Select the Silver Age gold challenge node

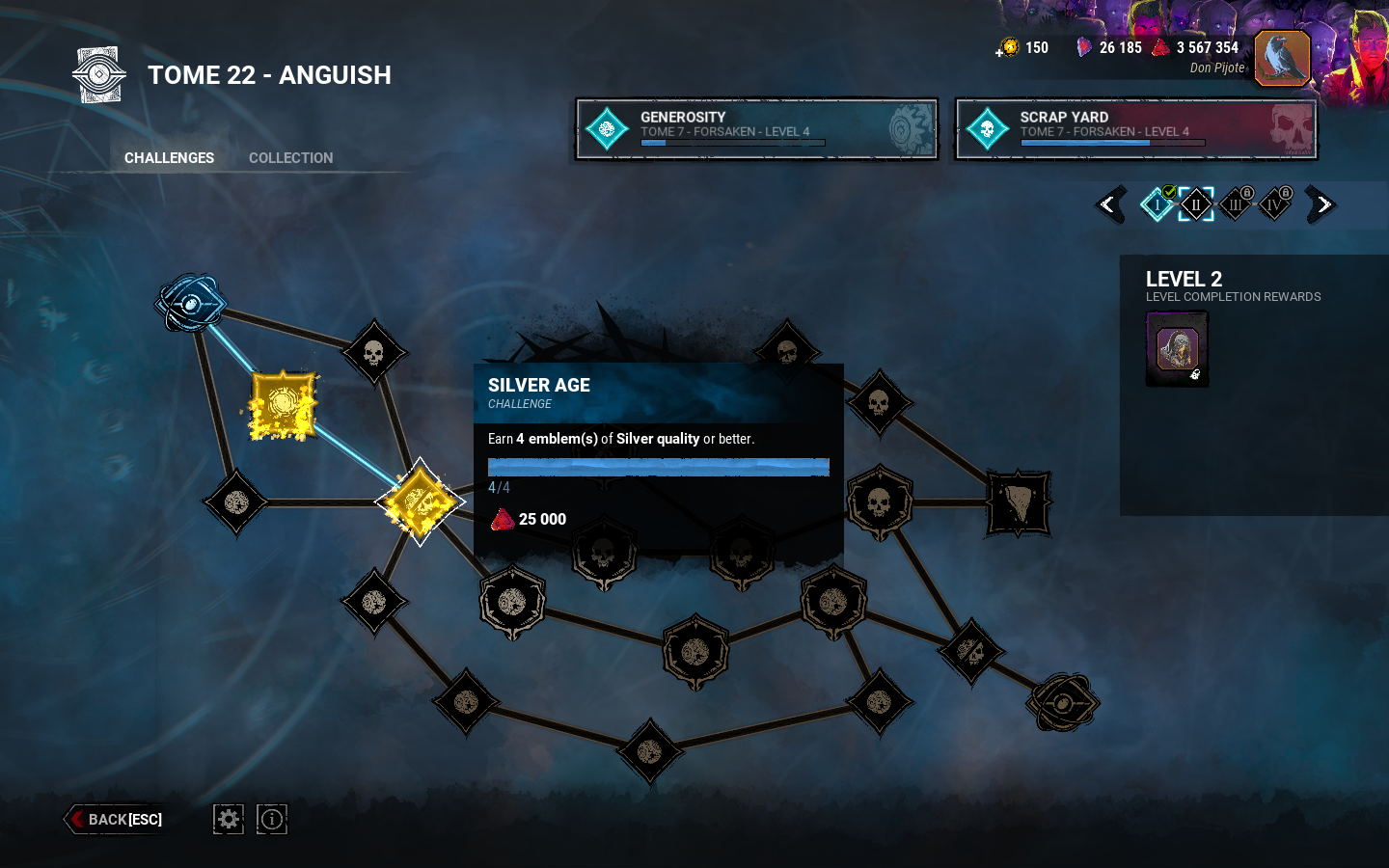(x=420, y=502)
